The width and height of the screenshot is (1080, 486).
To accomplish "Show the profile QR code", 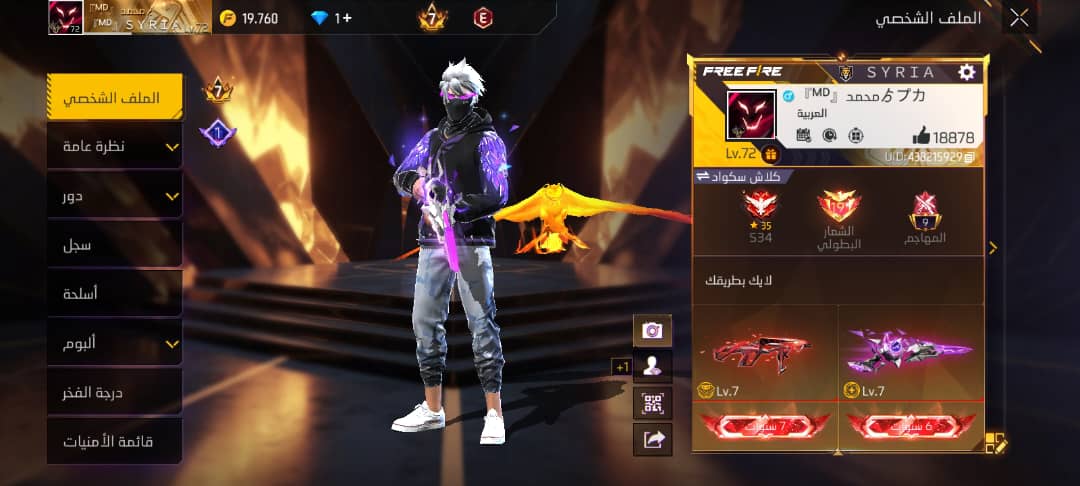I will (652, 403).
